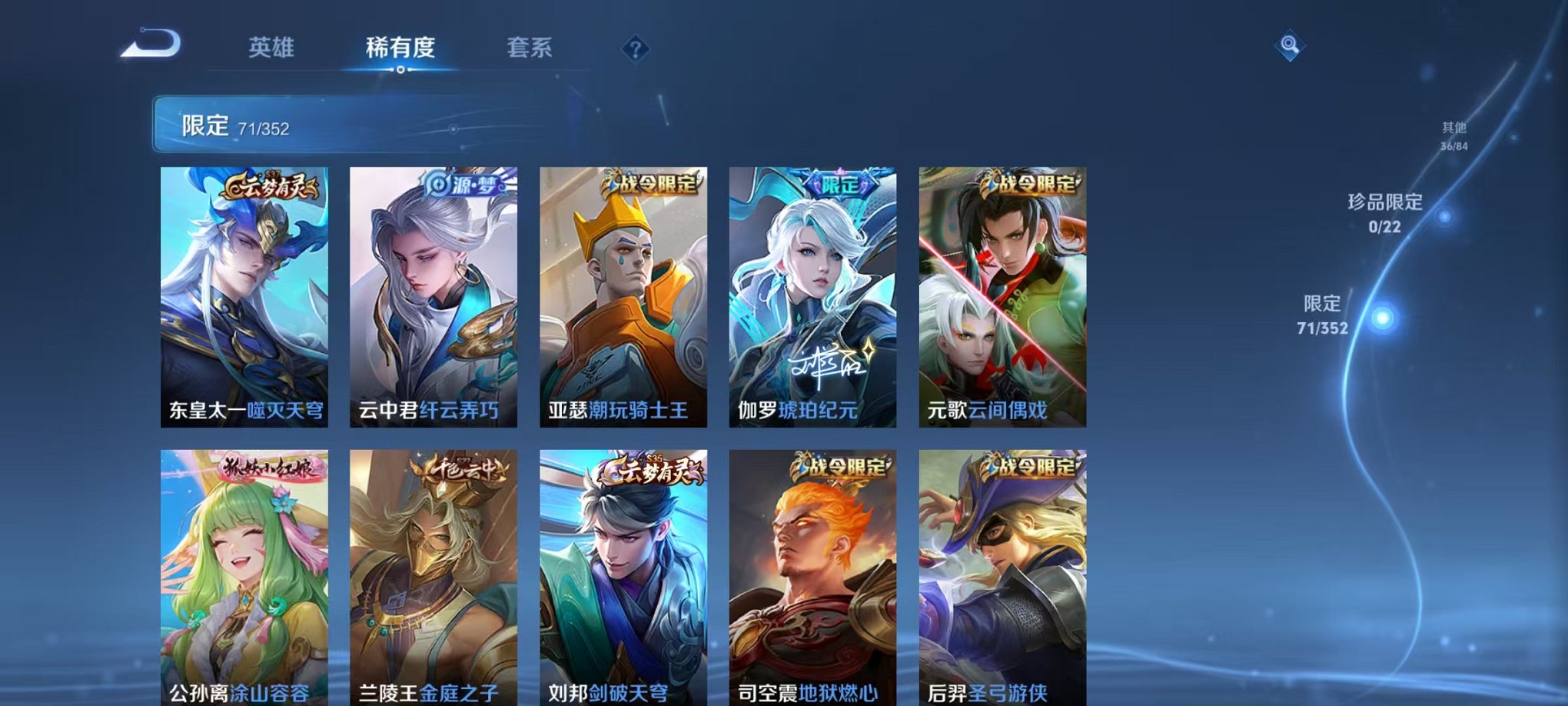Click the 云梦有灵 banner on 东皇太一 skin
1568x706 pixels.
pos(271,185)
